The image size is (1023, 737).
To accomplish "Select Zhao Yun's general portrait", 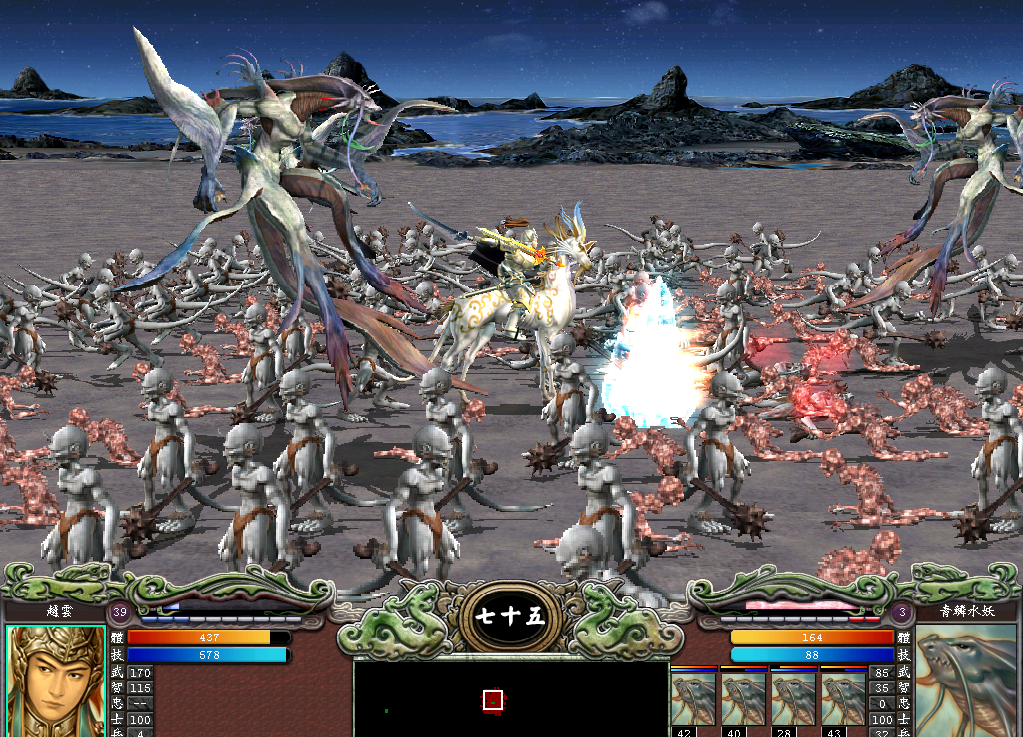I will [x=55, y=682].
